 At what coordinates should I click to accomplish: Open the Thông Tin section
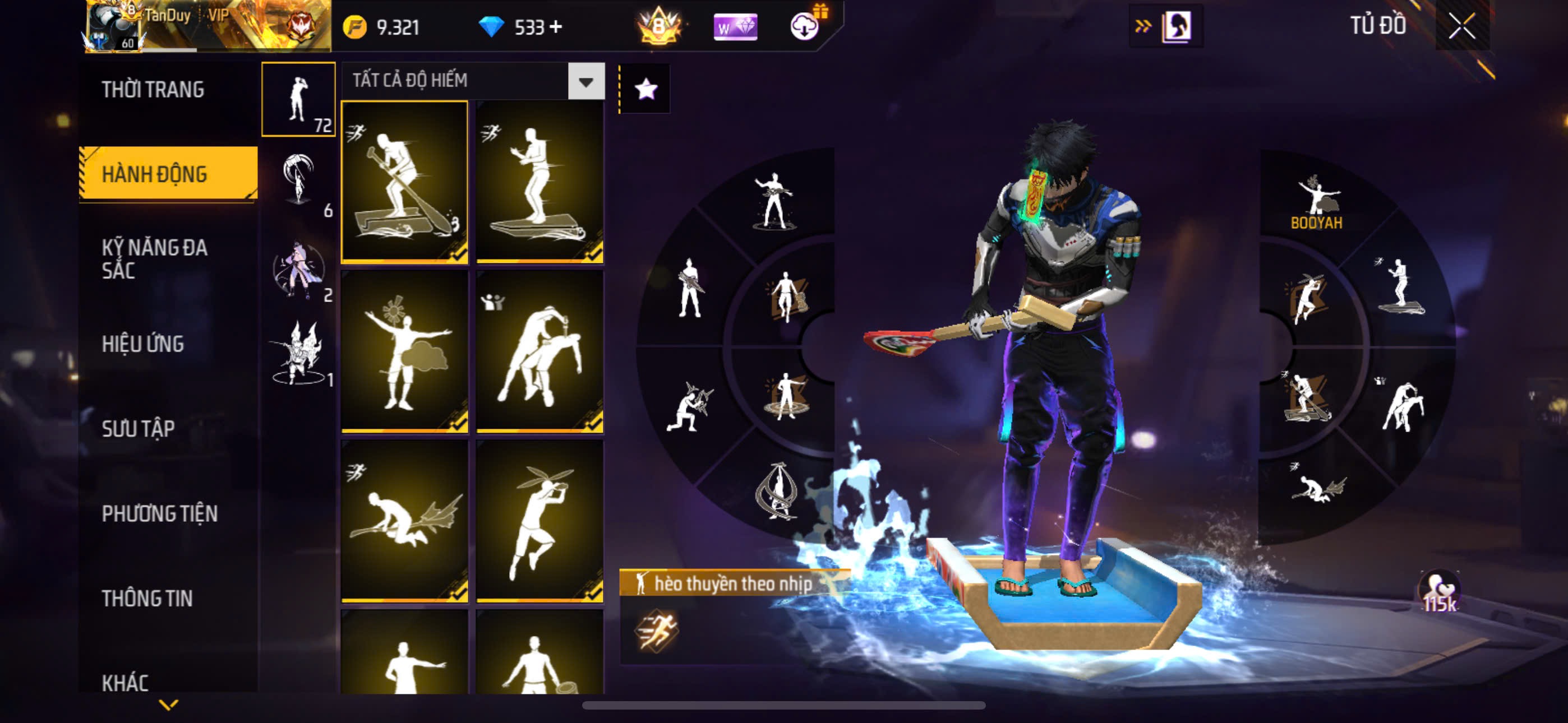pyautogui.click(x=147, y=598)
